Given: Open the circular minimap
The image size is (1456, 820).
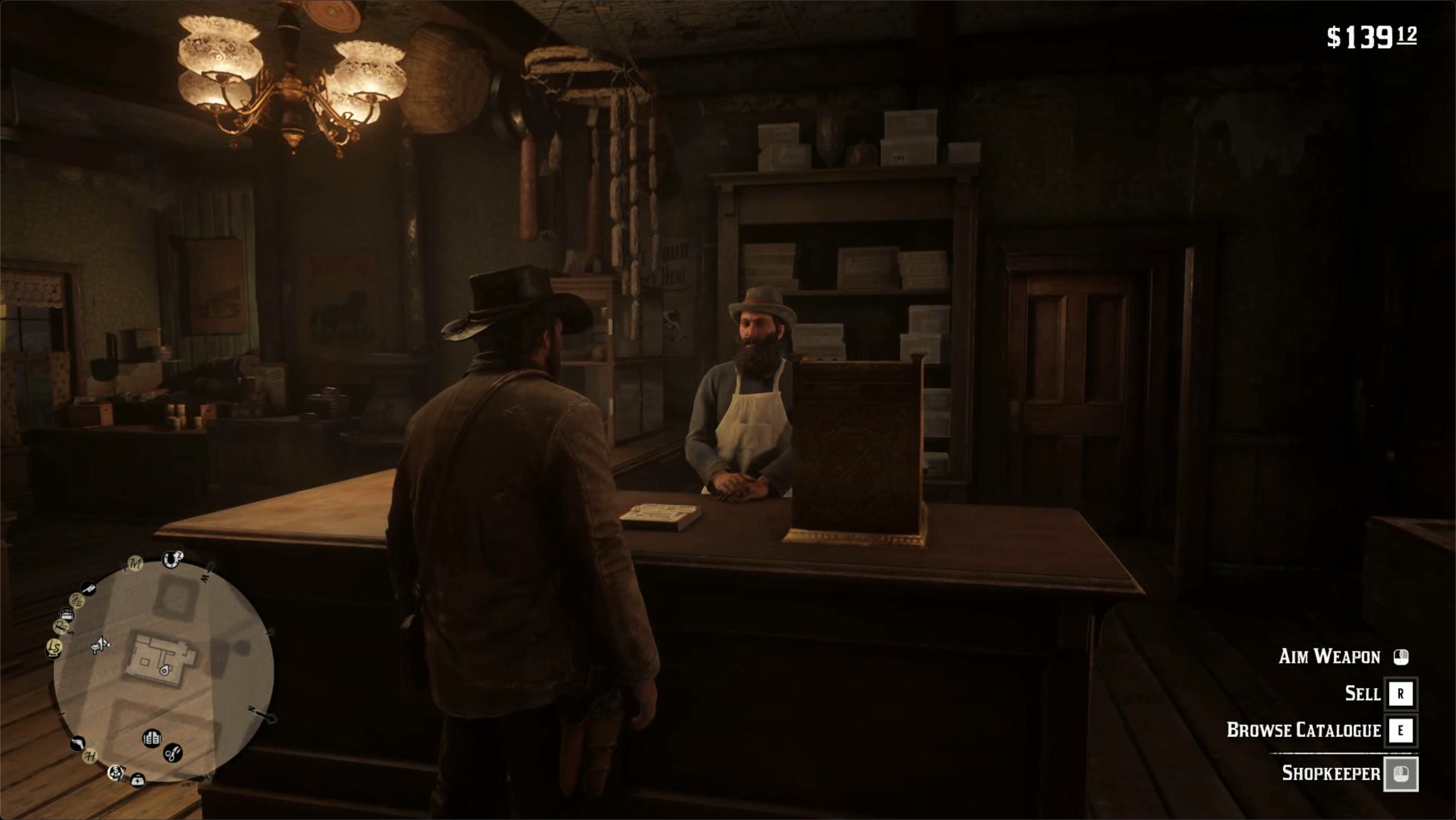Looking at the screenshot, I should coord(164,671).
